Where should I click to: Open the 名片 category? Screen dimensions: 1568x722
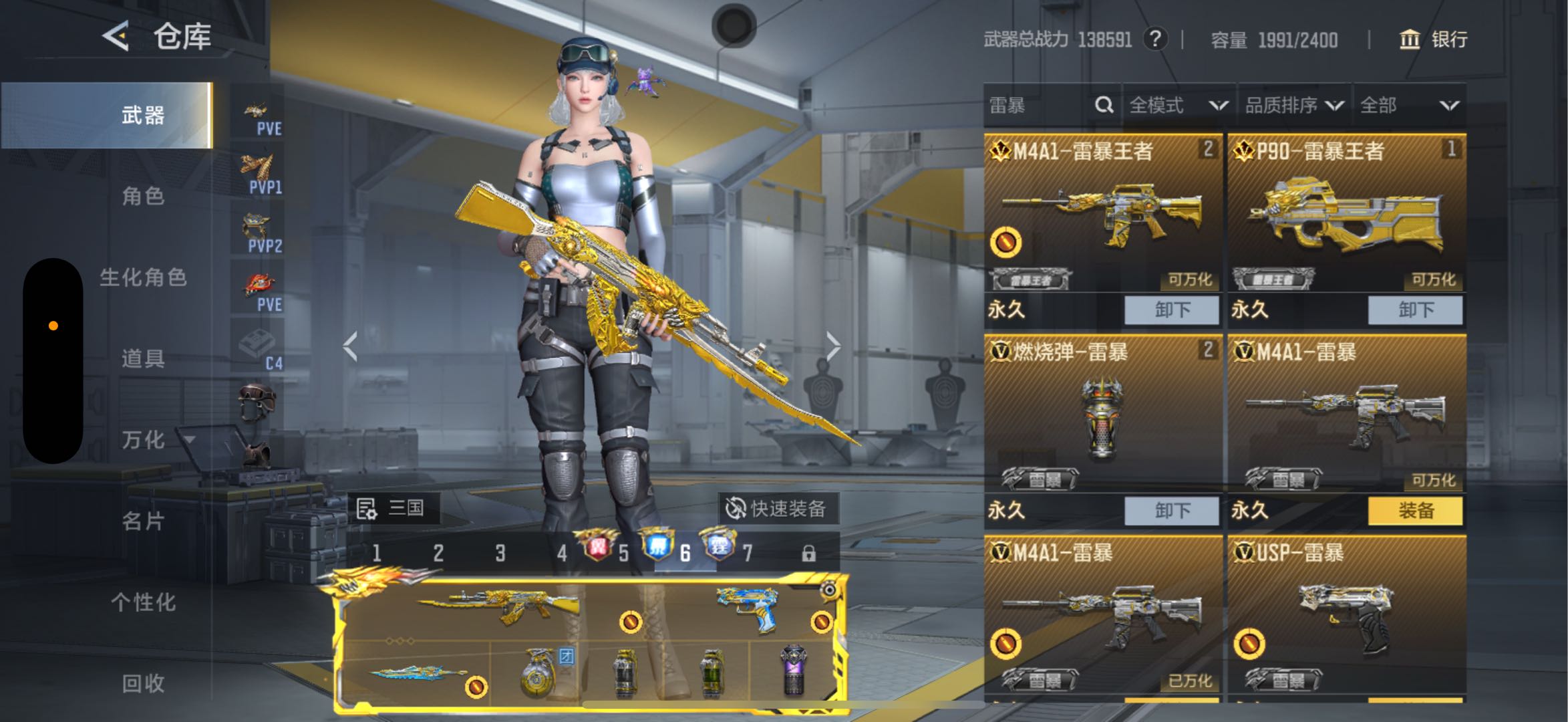coord(143,521)
